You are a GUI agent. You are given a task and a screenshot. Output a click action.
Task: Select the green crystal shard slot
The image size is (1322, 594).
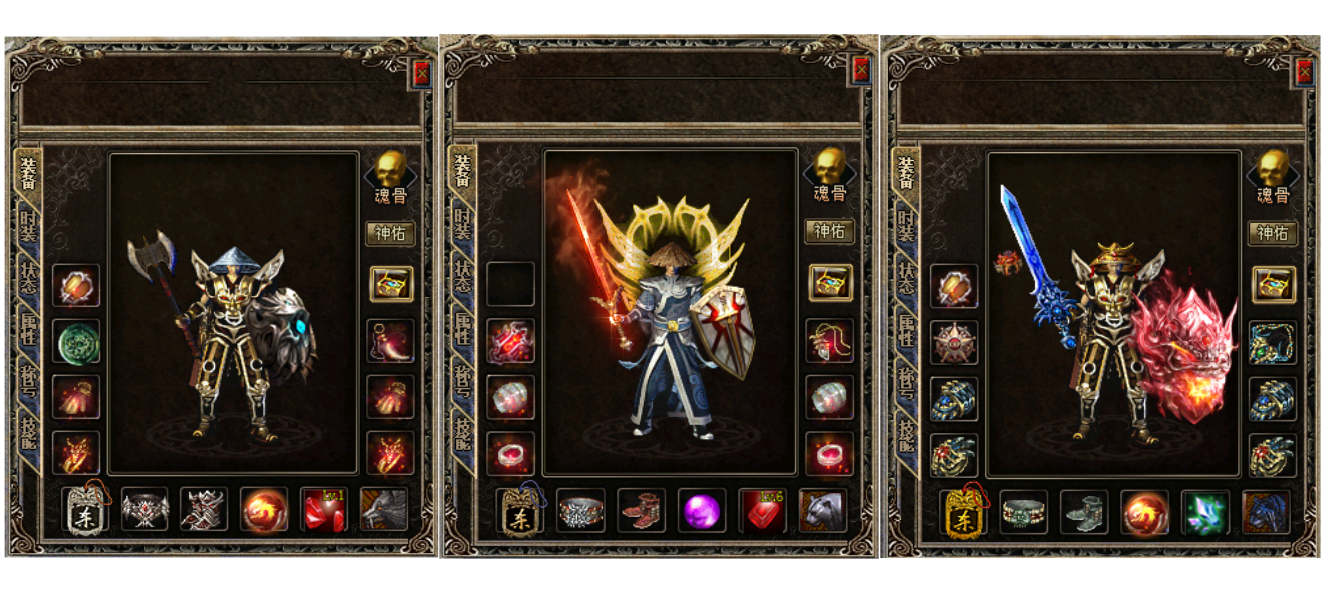click(1205, 512)
